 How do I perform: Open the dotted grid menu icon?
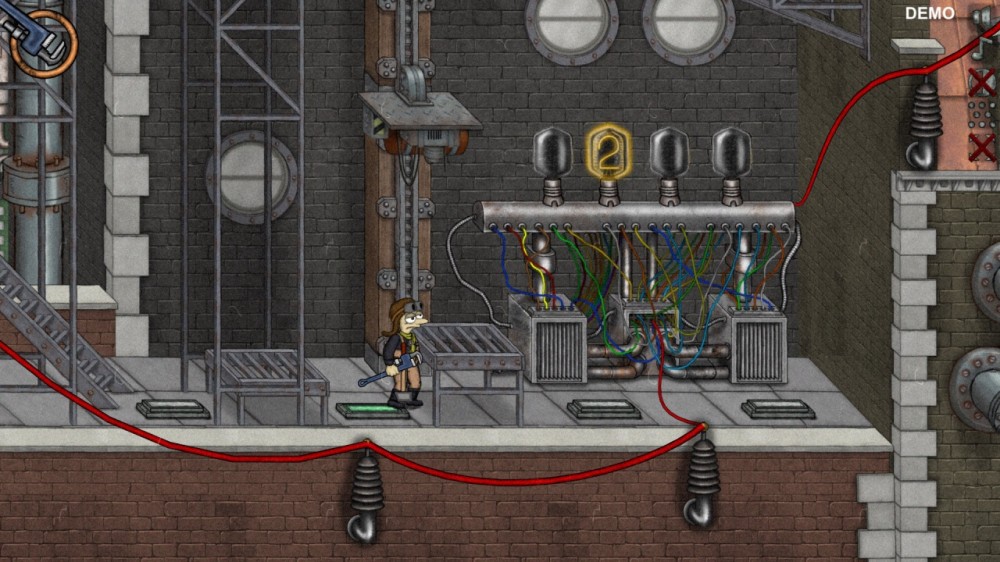(982, 115)
